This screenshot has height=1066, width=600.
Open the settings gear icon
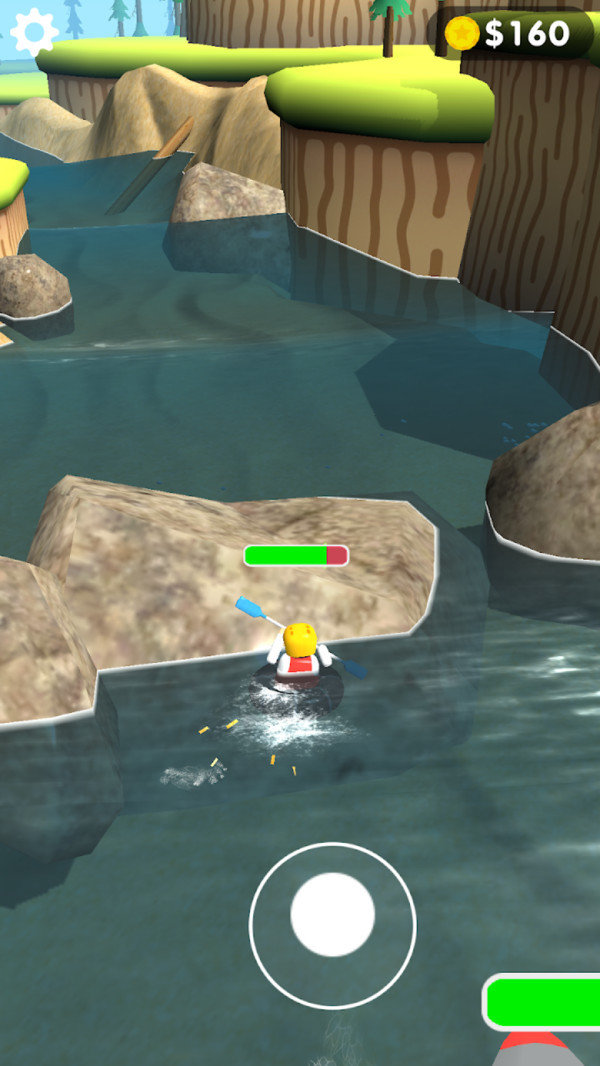34,33
